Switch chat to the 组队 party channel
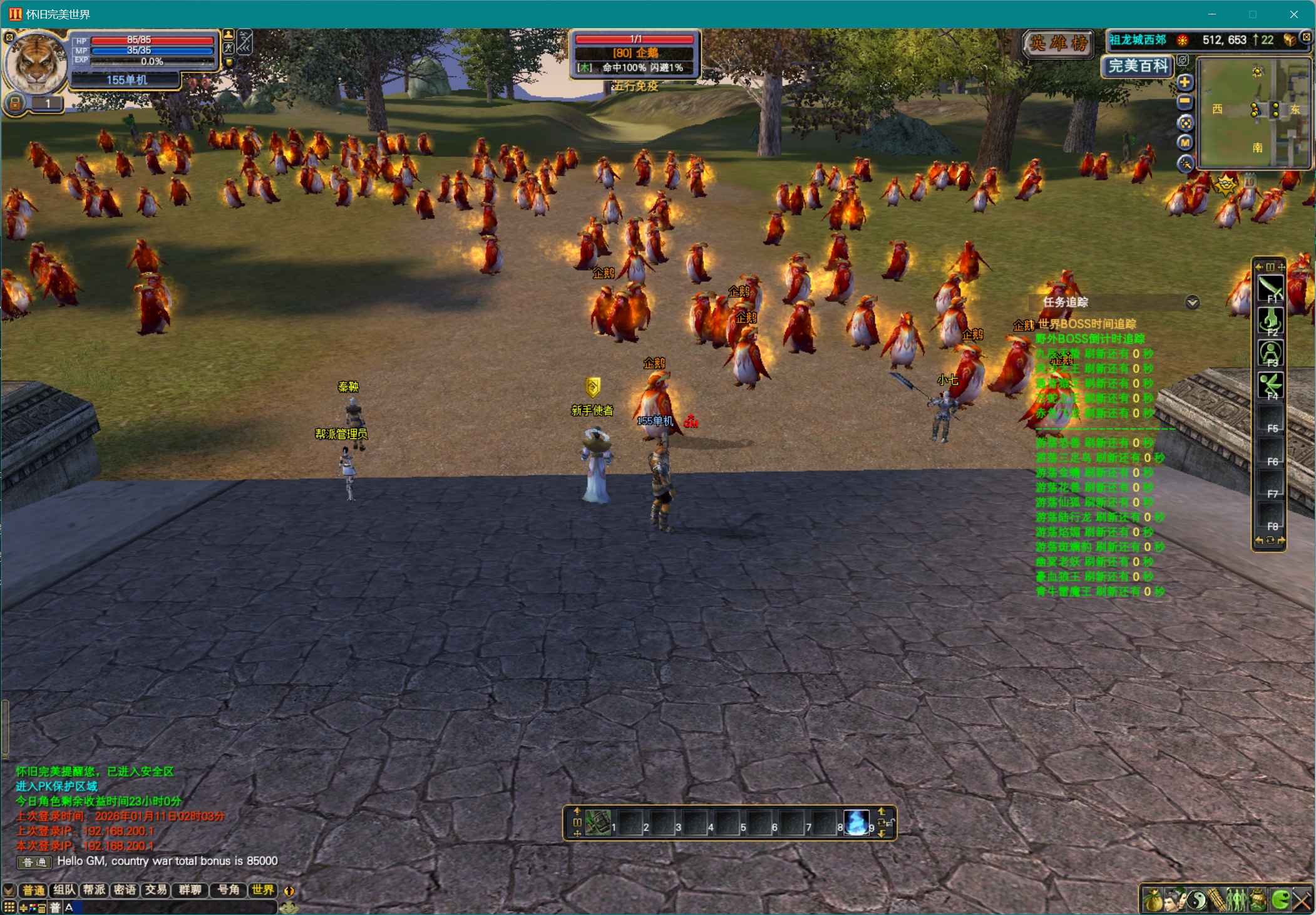1316x915 pixels. click(x=64, y=890)
